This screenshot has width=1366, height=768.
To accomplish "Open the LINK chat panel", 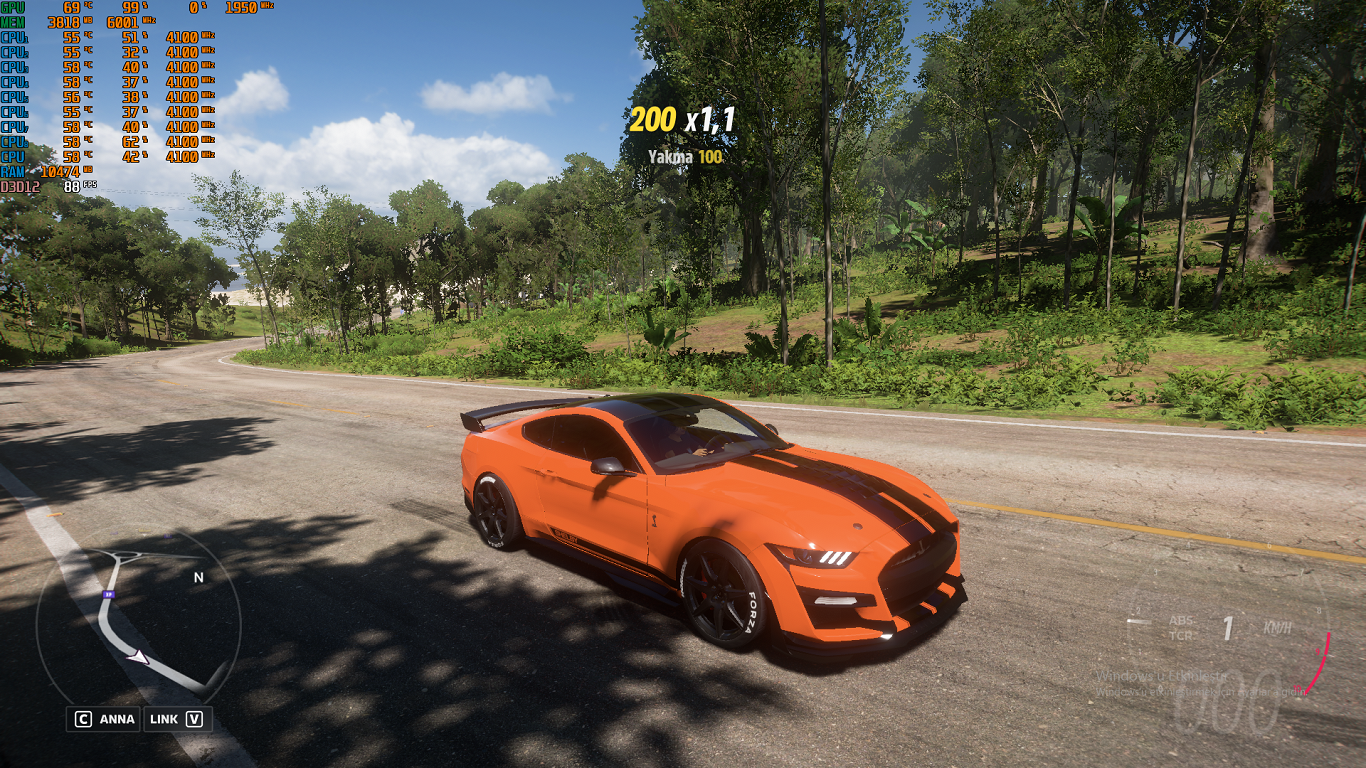I will tap(177, 719).
